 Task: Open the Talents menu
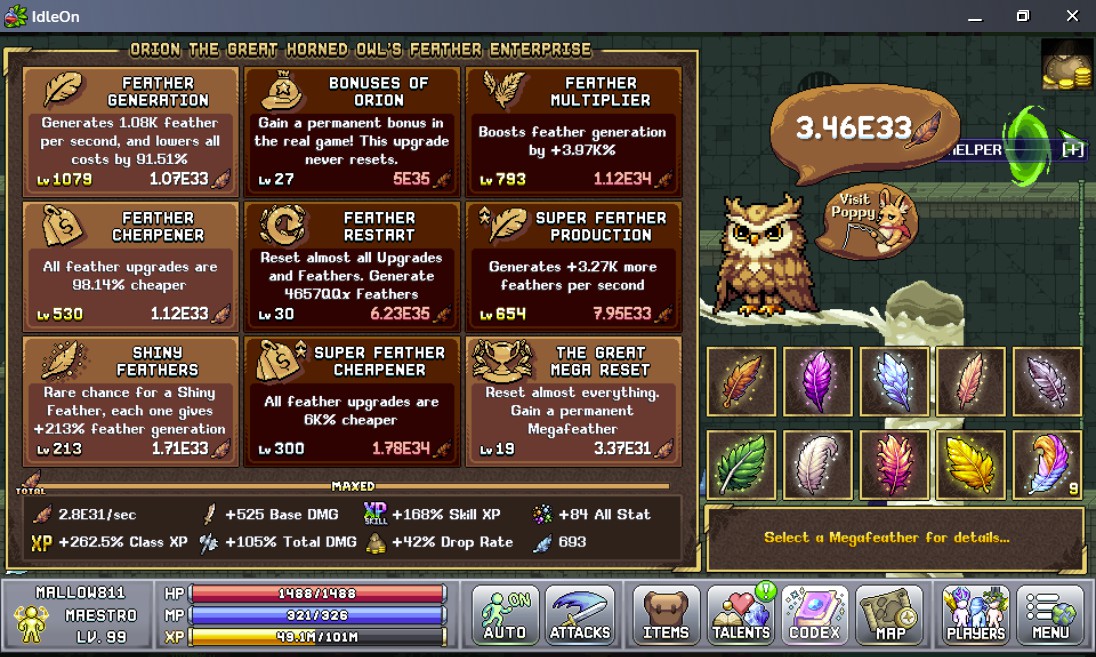pyautogui.click(x=741, y=615)
